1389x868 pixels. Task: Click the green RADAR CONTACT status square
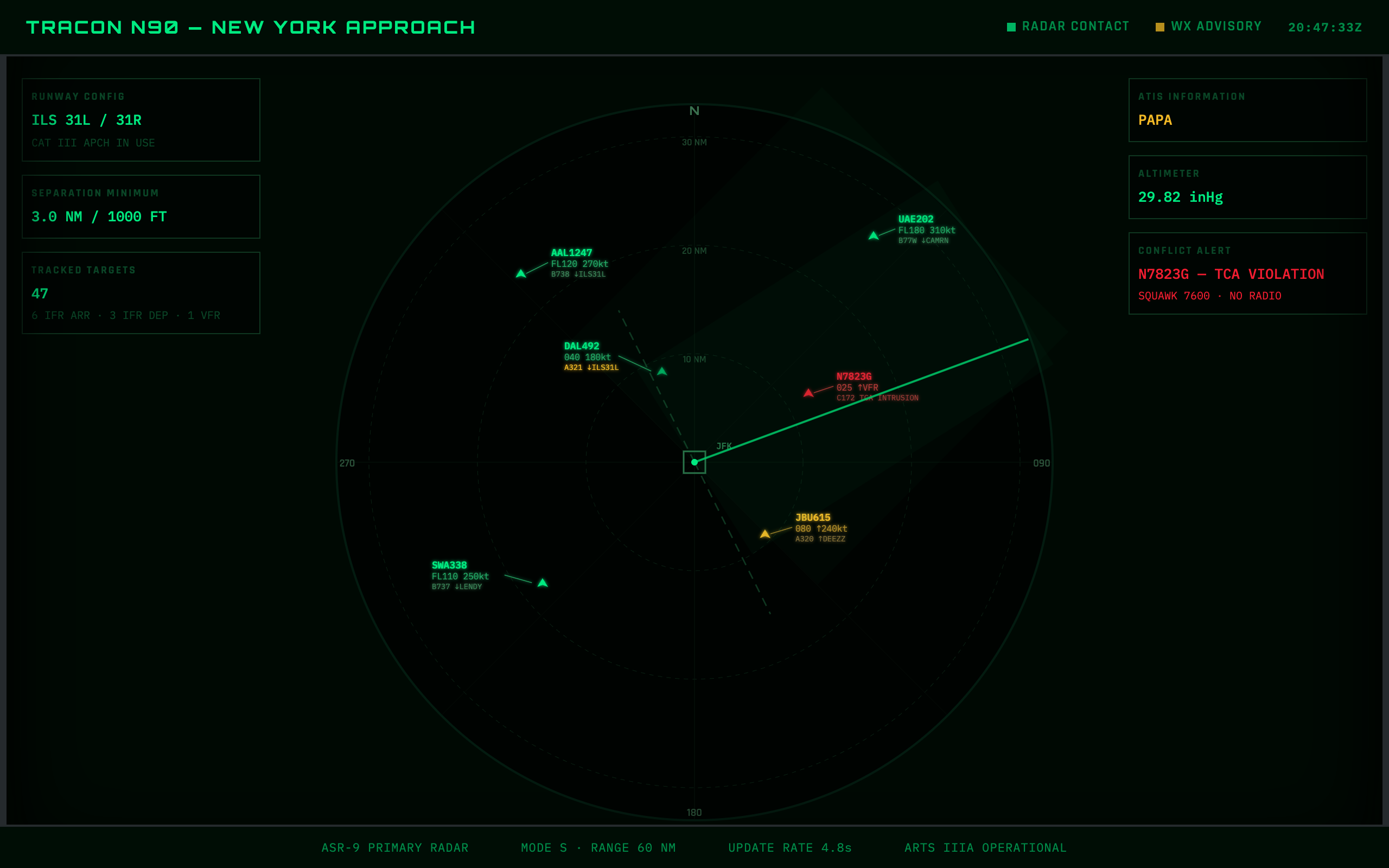pyautogui.click(x=1012, y=27)
